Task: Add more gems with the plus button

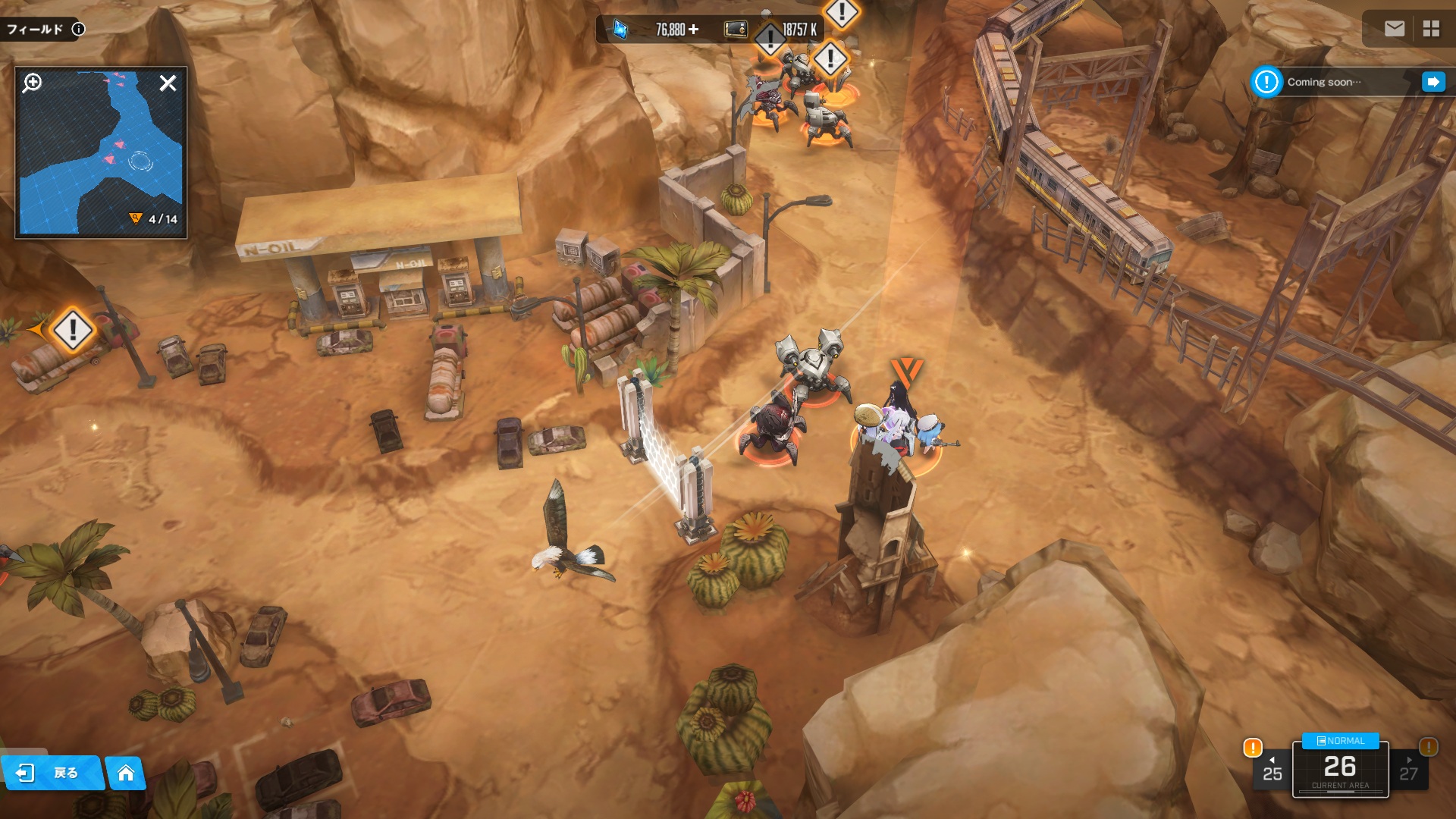Action: pos(693,30)
